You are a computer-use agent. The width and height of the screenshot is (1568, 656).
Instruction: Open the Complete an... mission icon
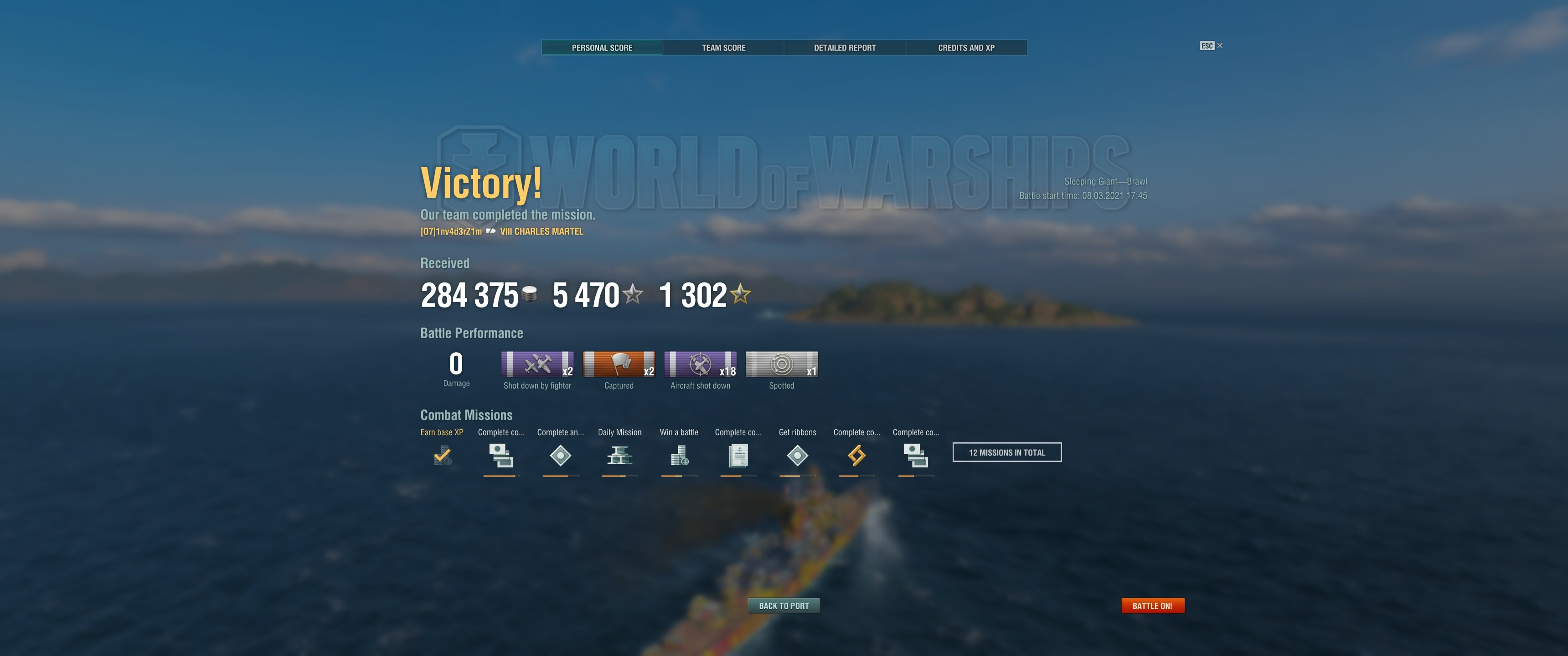[x=560, y=455]
